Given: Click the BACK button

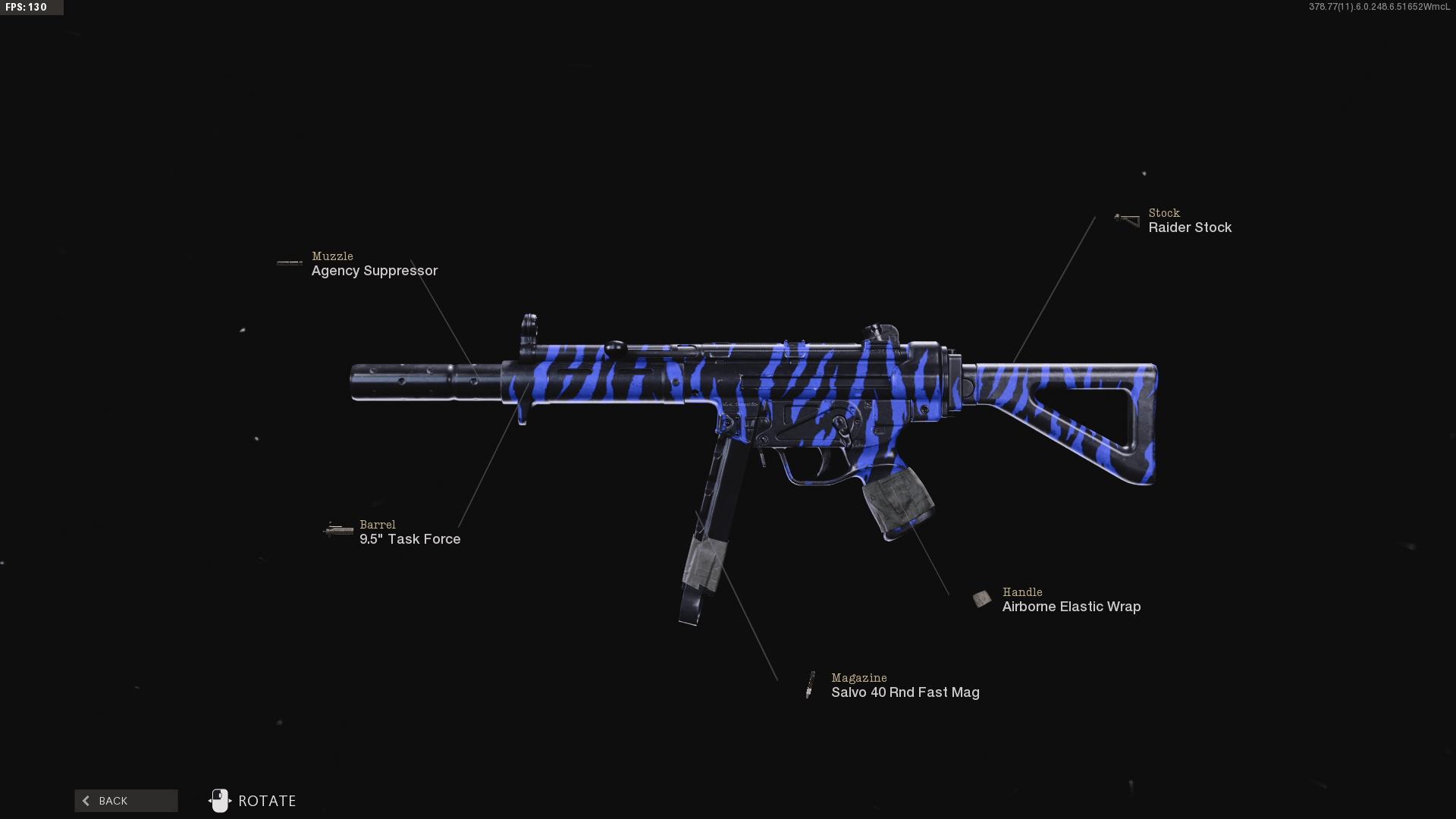Looking at the screenshot, I should point(126,800).
